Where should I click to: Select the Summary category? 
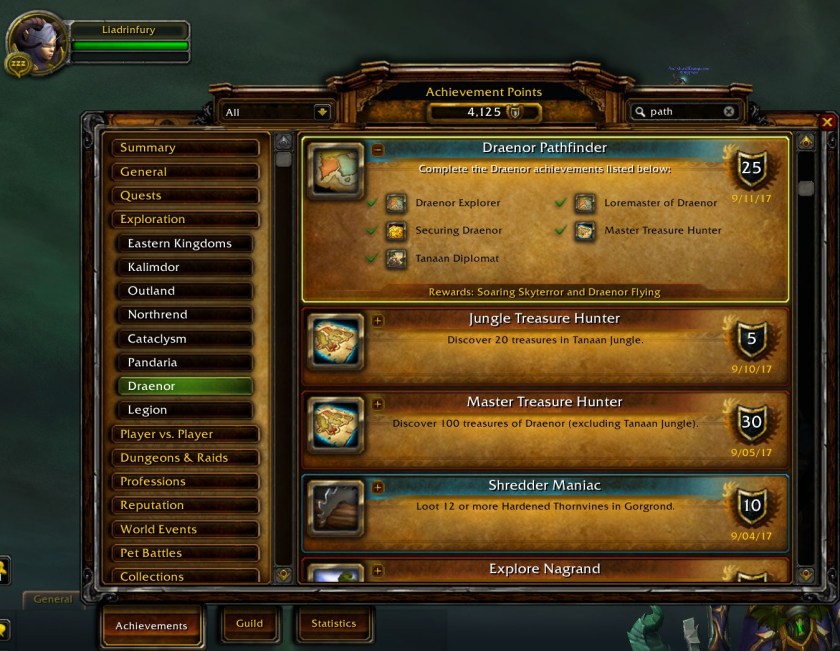(x=185, y=148)
